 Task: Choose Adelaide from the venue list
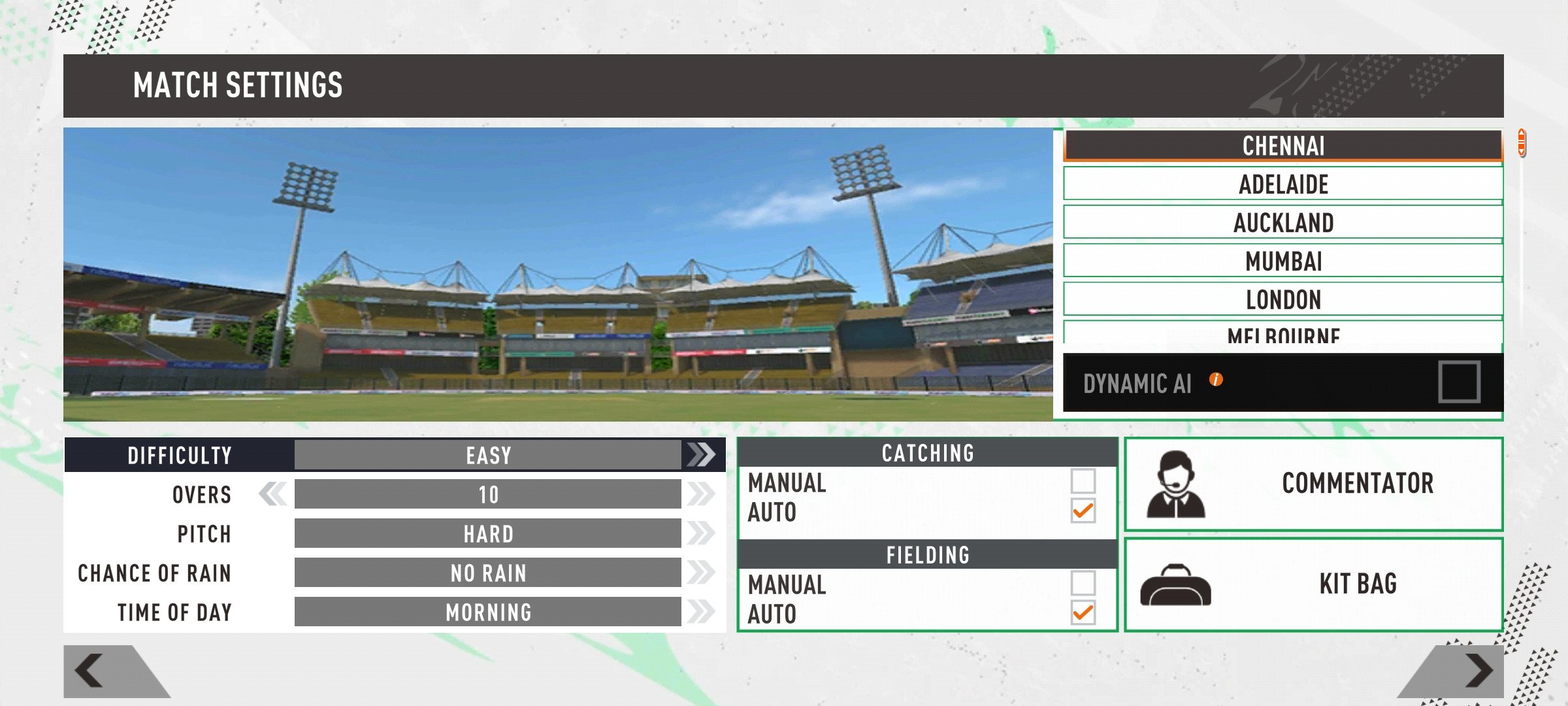pyautogui.click(x=1283, y=184)
